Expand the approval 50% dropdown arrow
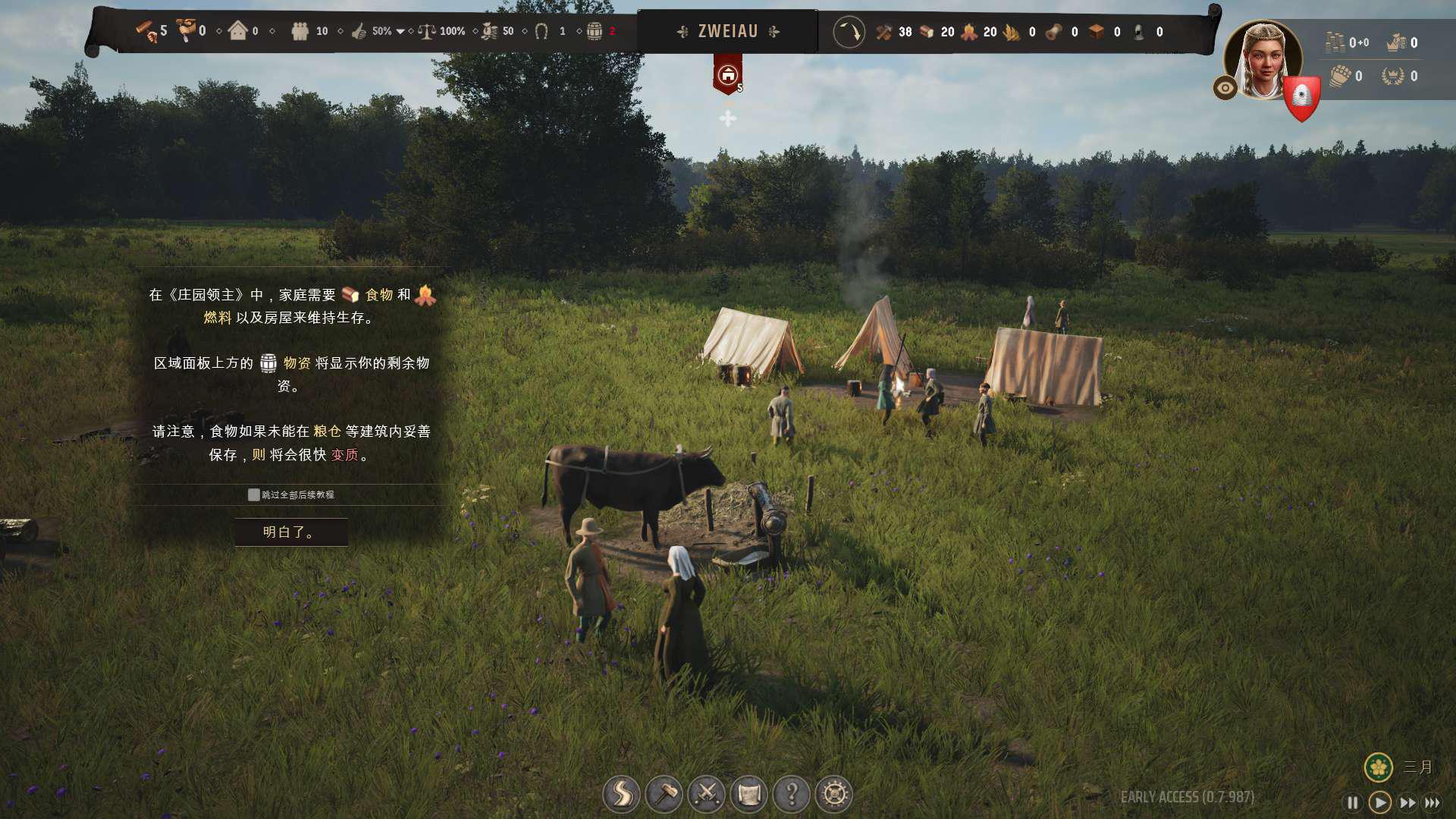Screen dimensions: 1456x819 (x=400, y=32)
